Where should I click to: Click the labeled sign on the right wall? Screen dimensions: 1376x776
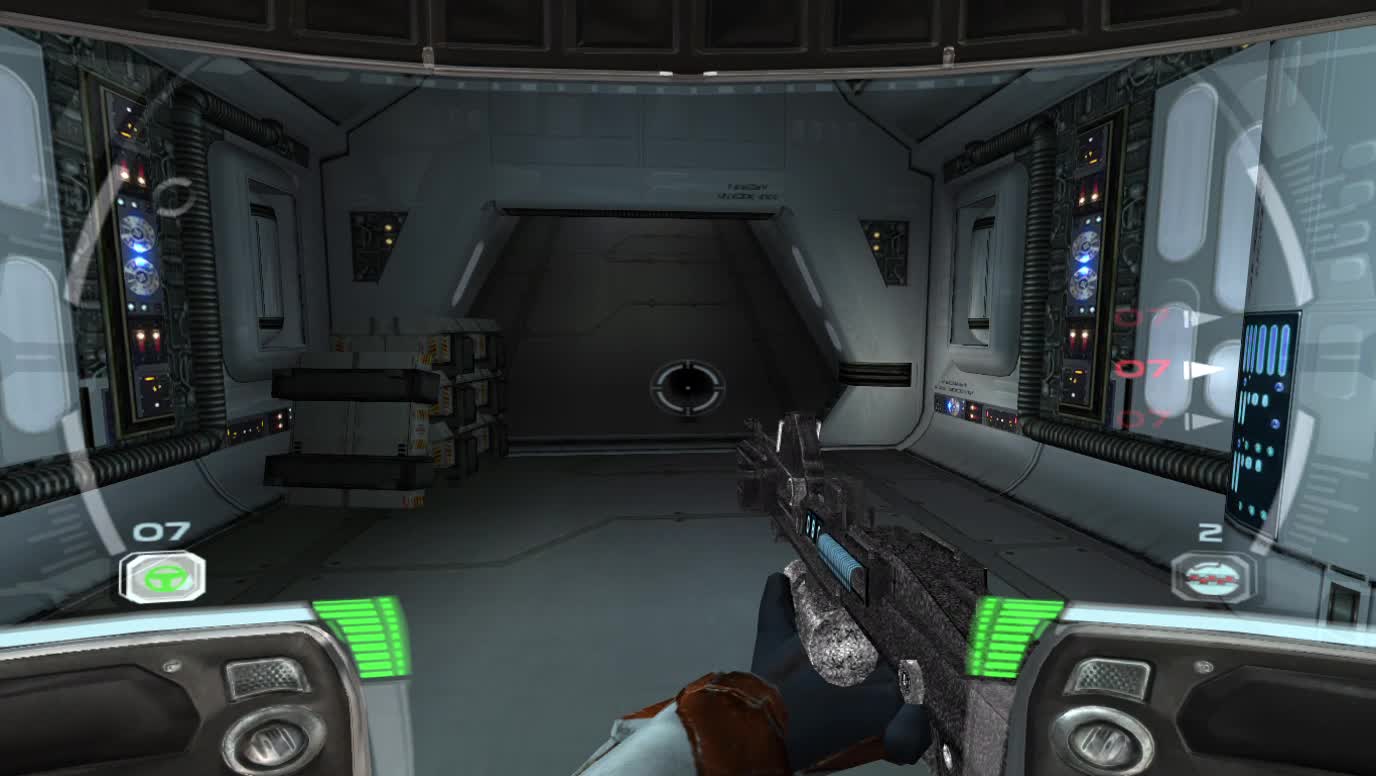coord(955,385)
